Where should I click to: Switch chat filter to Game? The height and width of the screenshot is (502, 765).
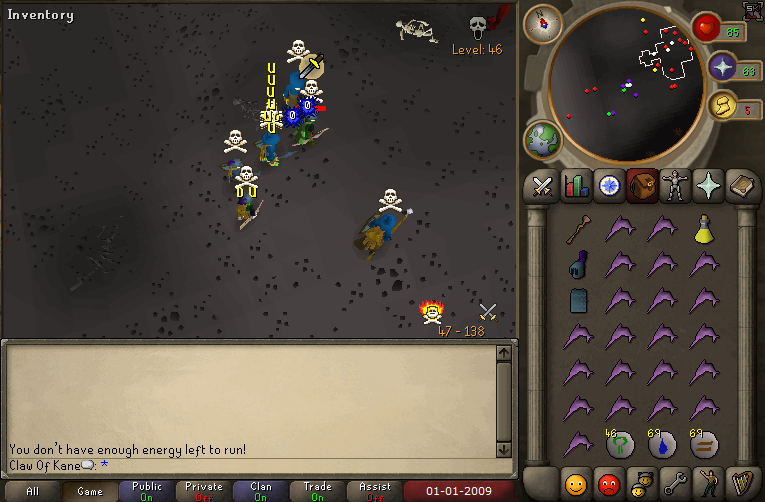[x=90, y=491]
